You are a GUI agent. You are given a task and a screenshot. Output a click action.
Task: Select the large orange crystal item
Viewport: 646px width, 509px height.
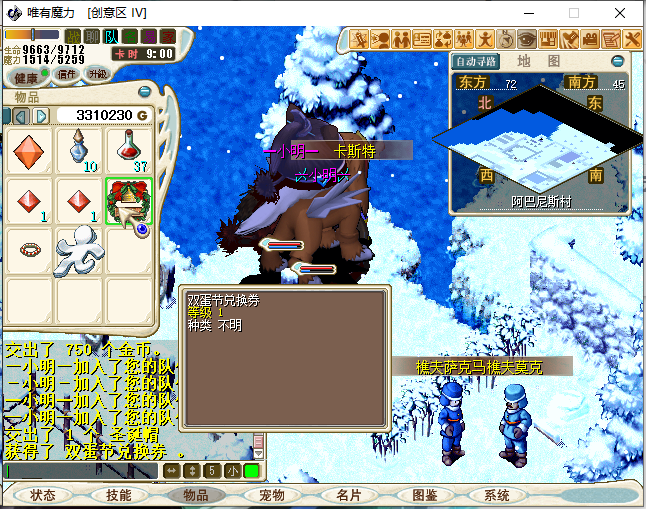point(31,151)
